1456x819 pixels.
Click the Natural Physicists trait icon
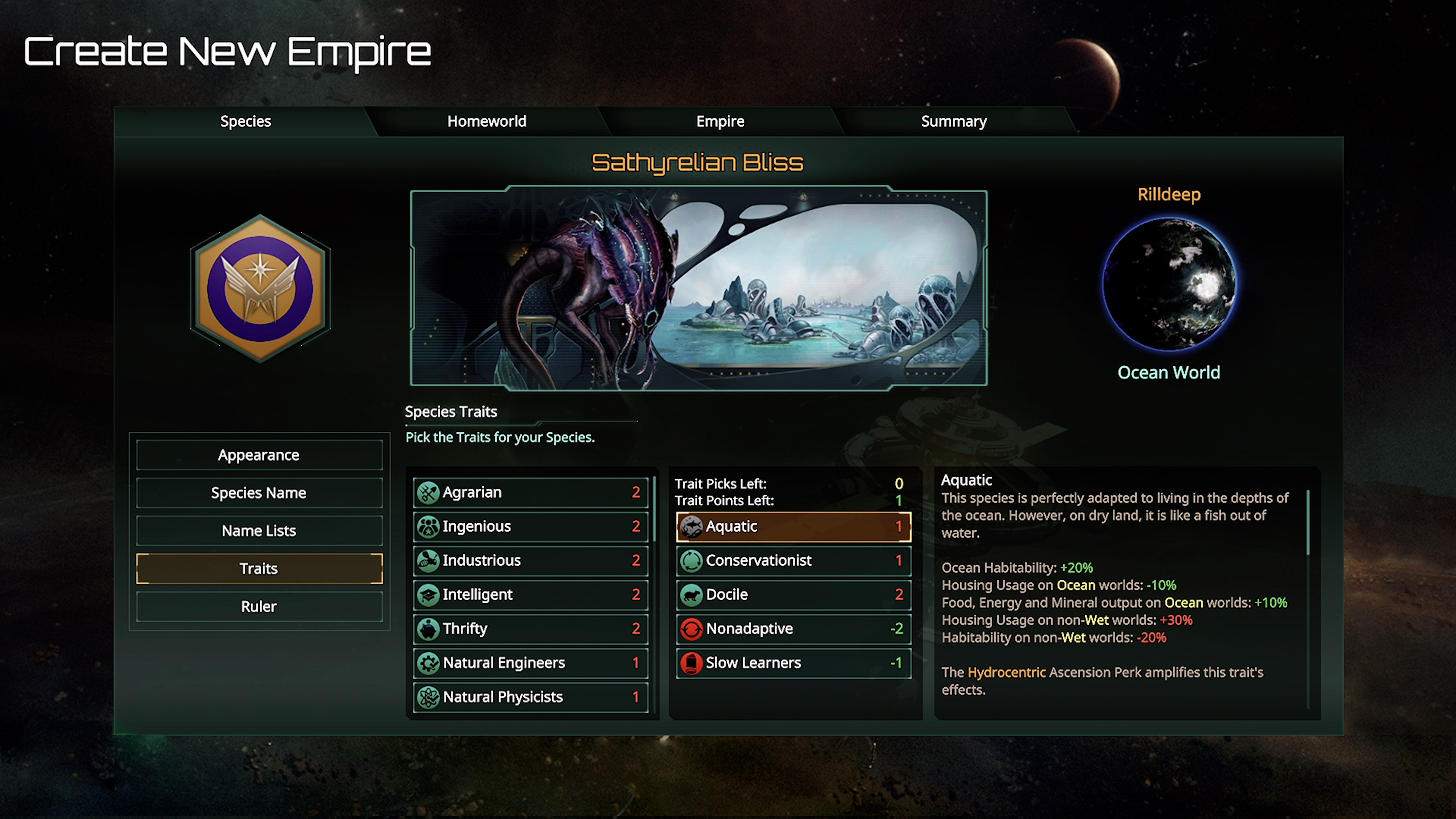[428, 697]
